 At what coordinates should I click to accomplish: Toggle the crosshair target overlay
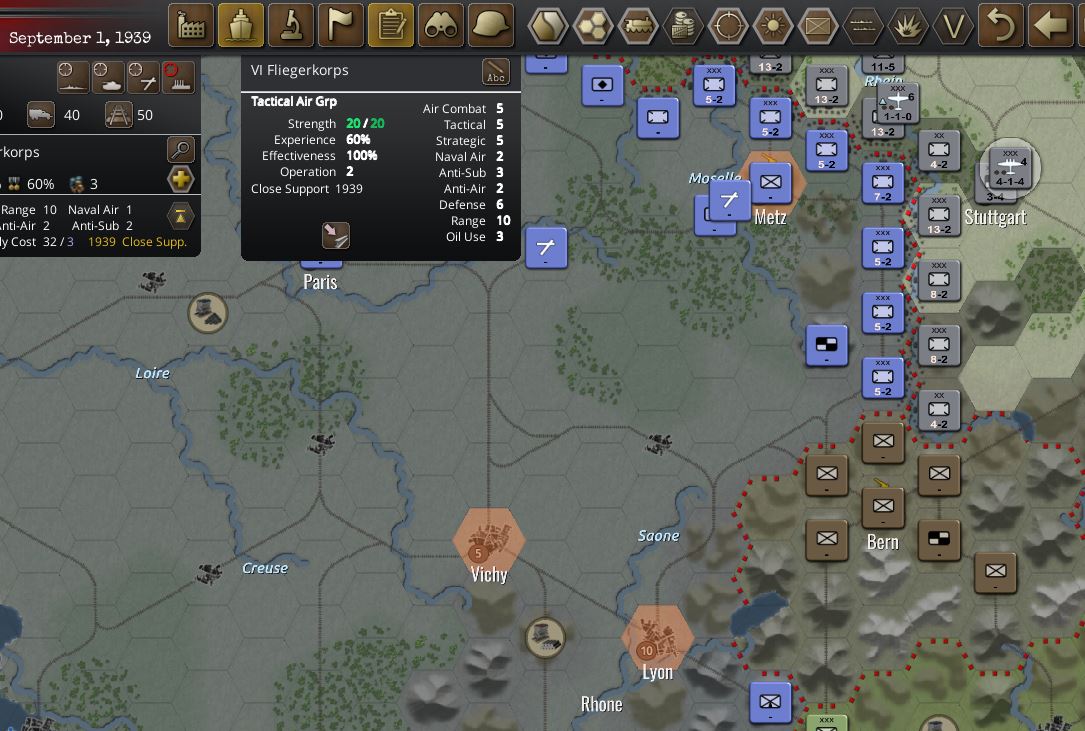pyautogui.click(x=729, y=26)
